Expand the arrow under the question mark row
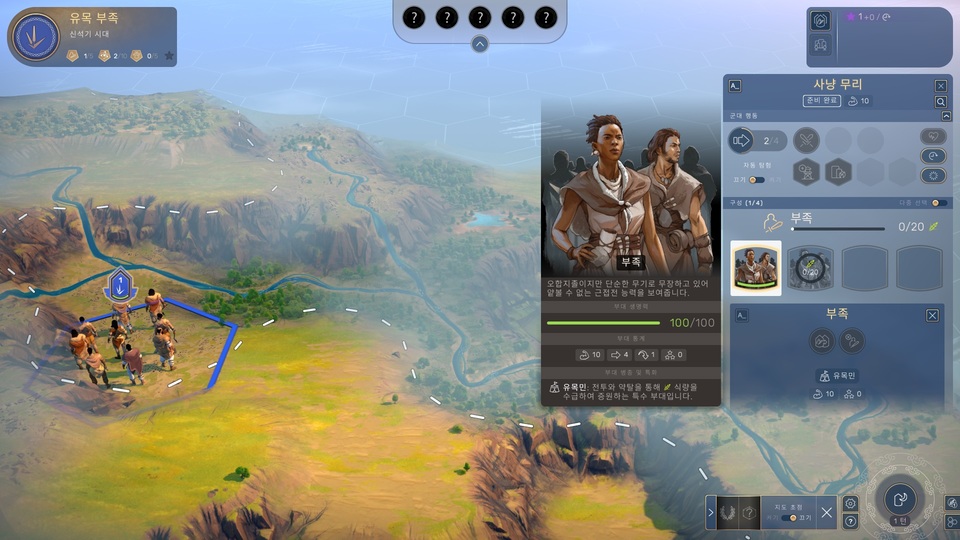 (480, 44)
